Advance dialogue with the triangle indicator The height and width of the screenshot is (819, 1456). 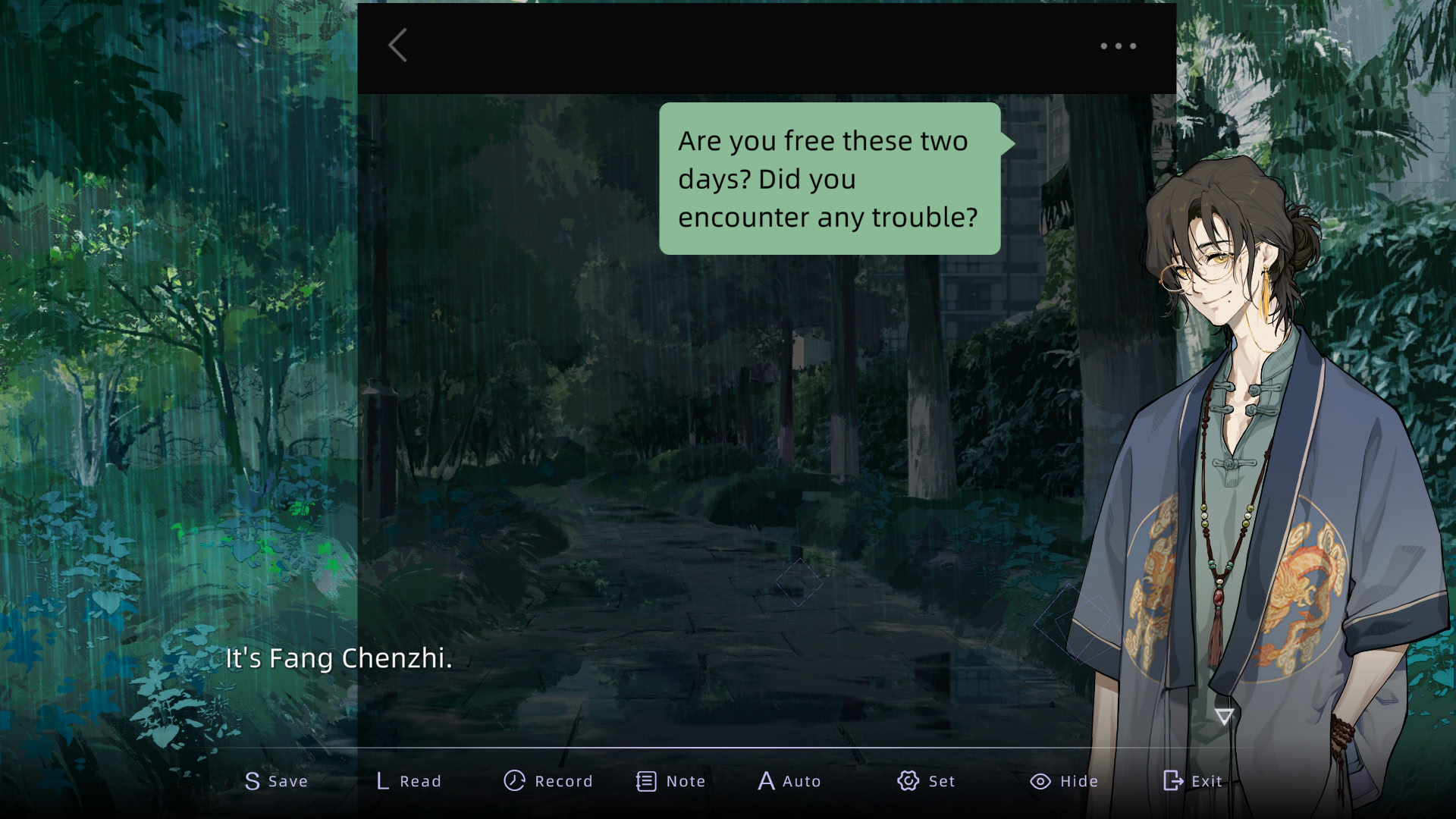[x=1224, y=716]
